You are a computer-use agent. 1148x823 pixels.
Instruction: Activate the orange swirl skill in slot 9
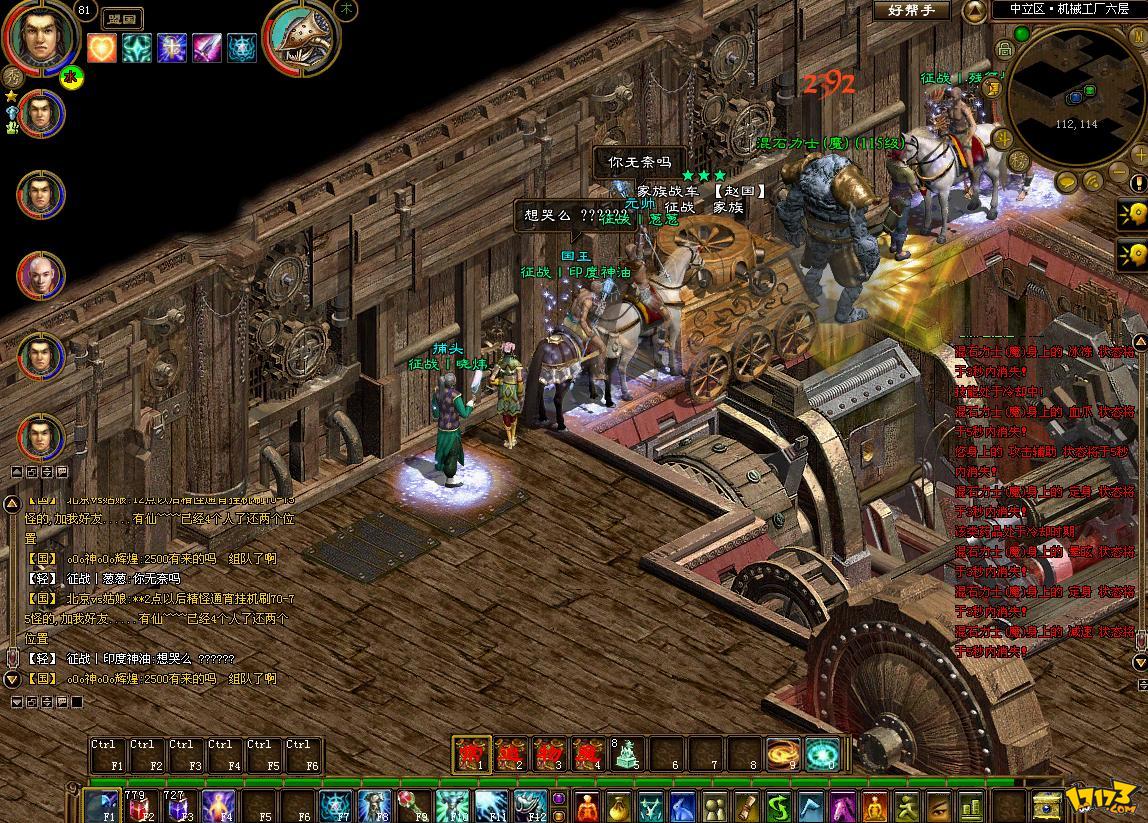(x=783, y=754)
